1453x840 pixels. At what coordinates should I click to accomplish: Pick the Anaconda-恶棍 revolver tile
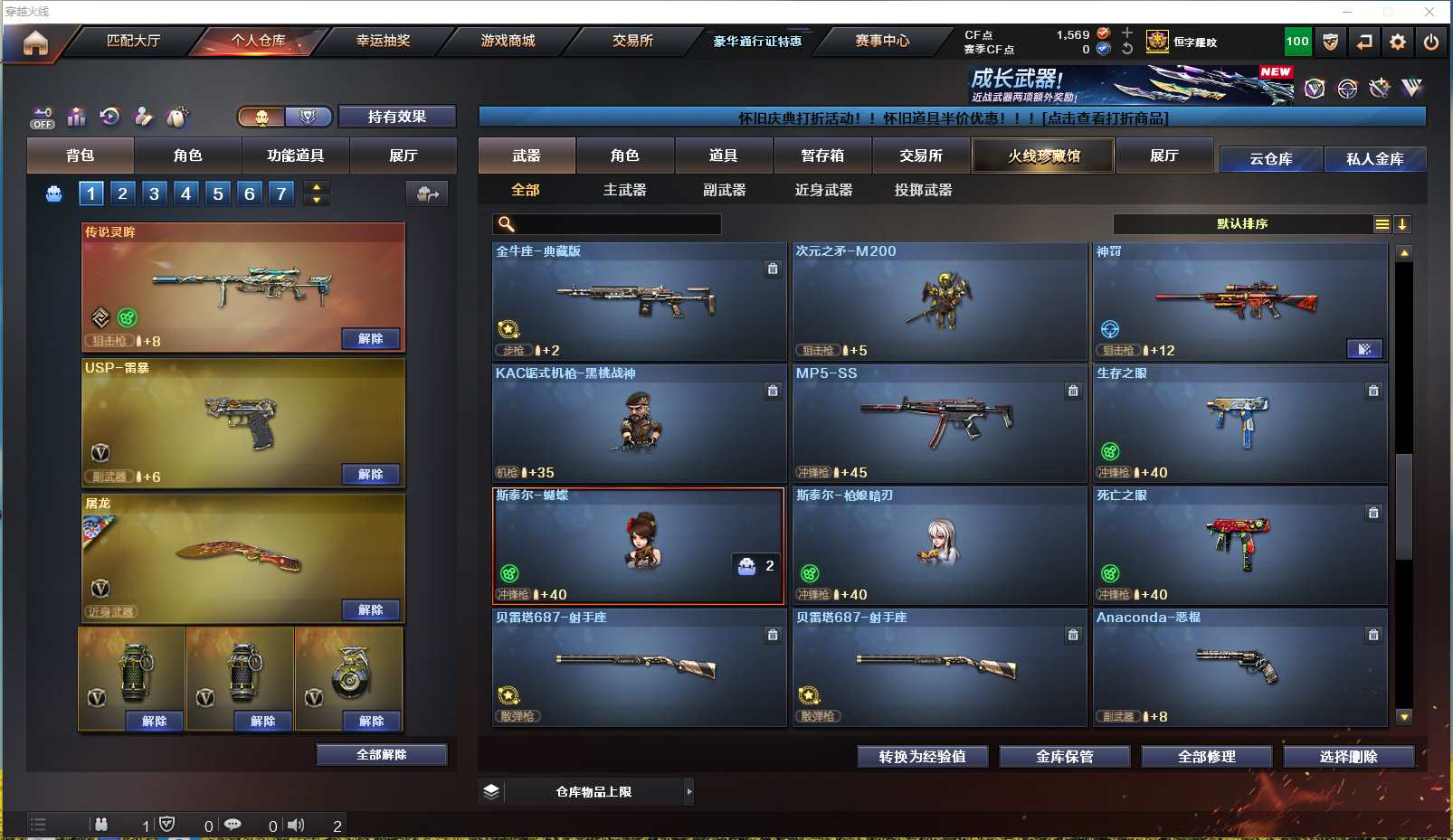click(1239, 667)
